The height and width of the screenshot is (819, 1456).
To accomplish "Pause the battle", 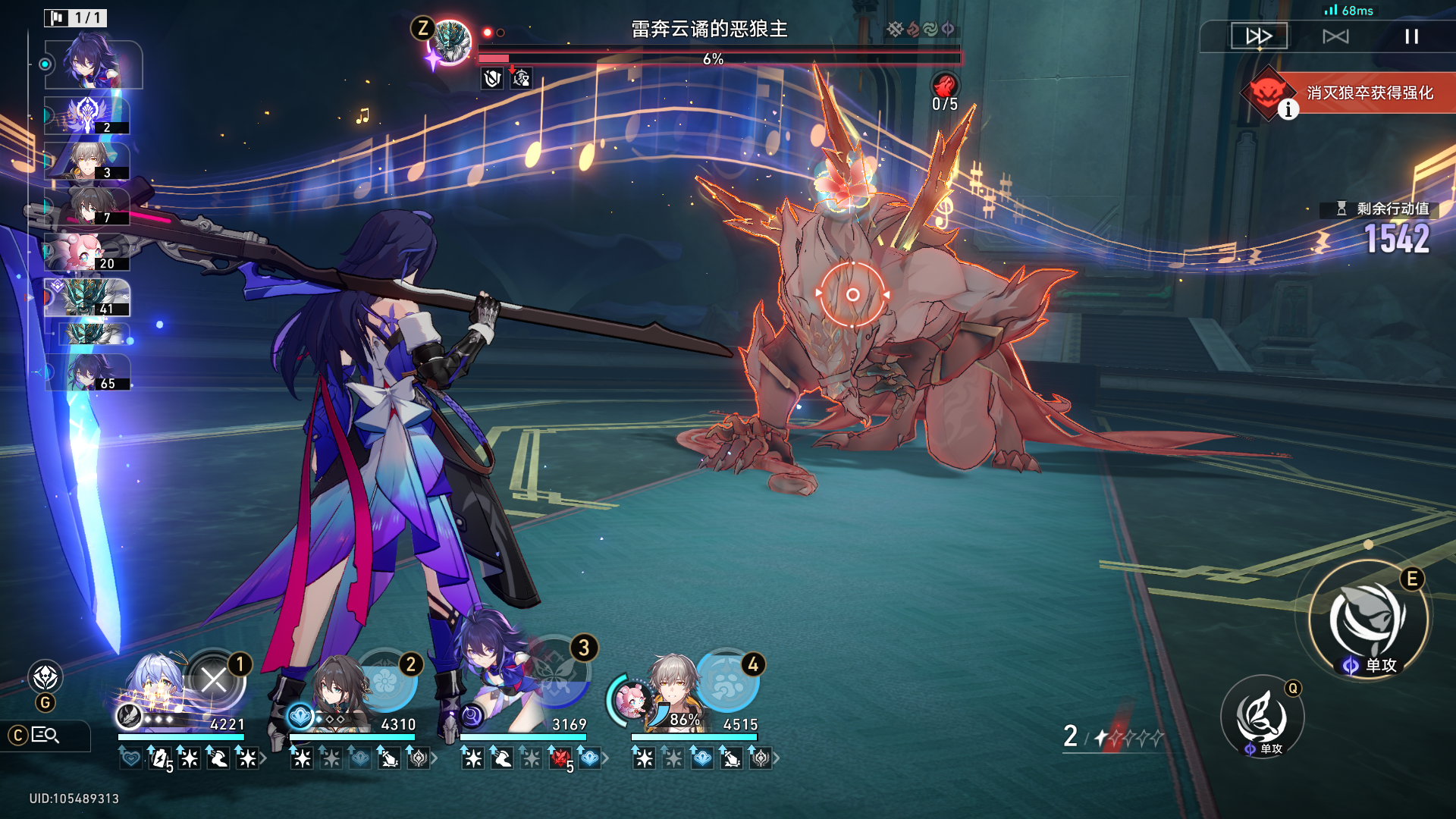I will pos(1411,36).
